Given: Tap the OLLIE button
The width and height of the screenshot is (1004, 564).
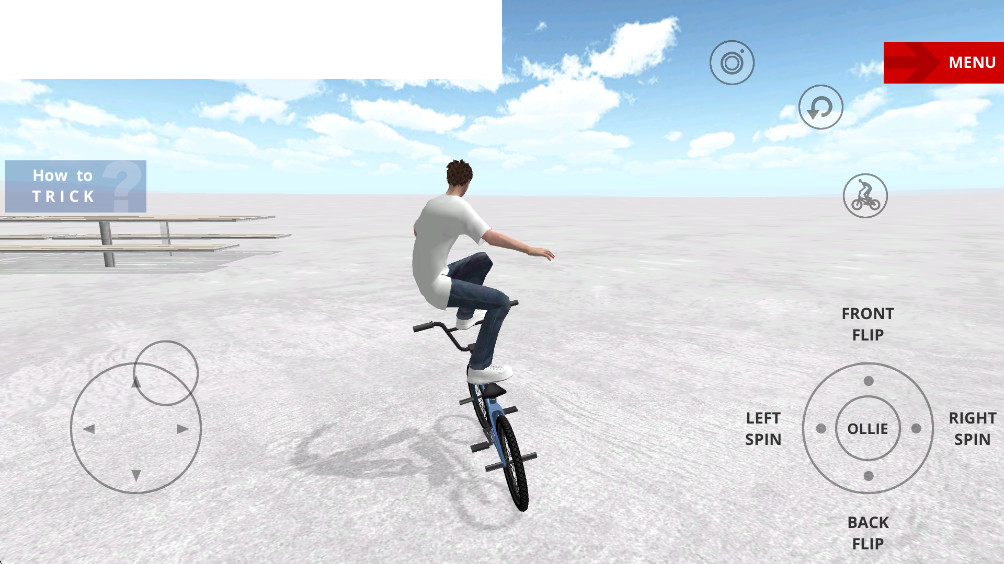Looking at the screenshot, I should [867, 428].
